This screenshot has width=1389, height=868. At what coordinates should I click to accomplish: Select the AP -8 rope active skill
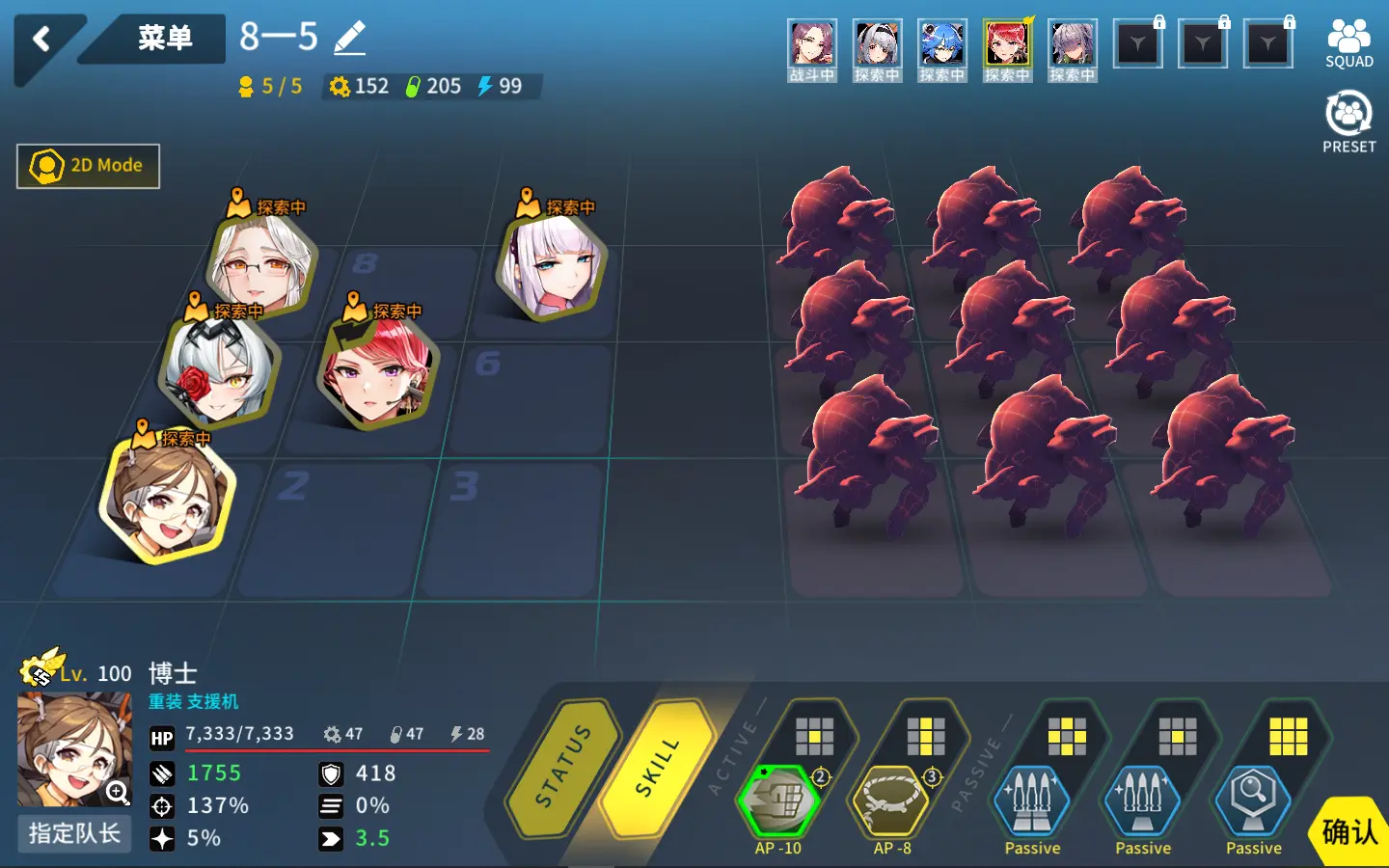point(890,800)
